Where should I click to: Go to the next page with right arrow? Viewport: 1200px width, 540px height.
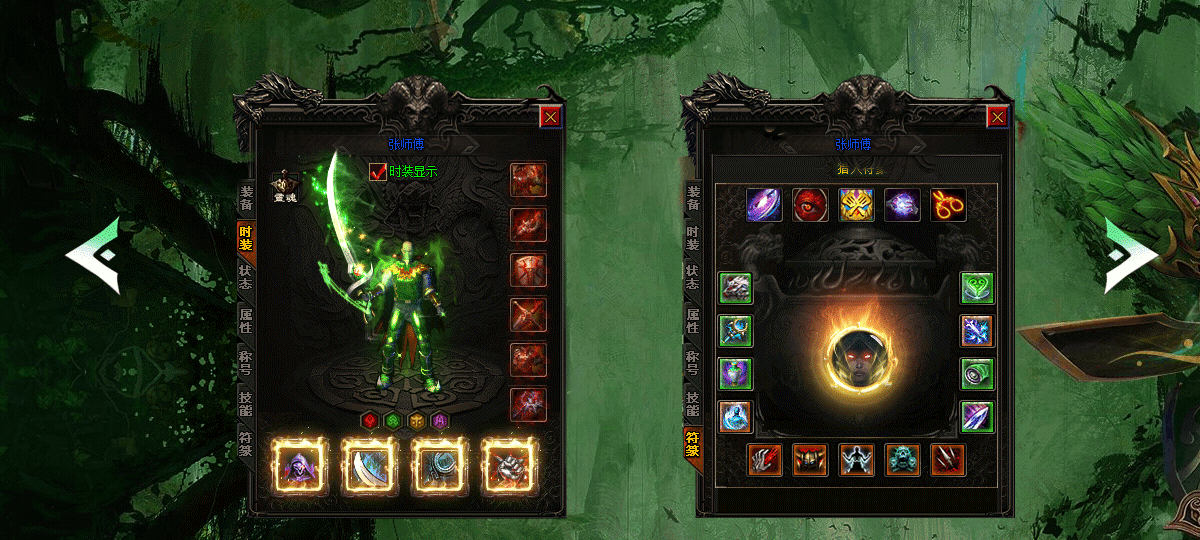[1130, 256]
